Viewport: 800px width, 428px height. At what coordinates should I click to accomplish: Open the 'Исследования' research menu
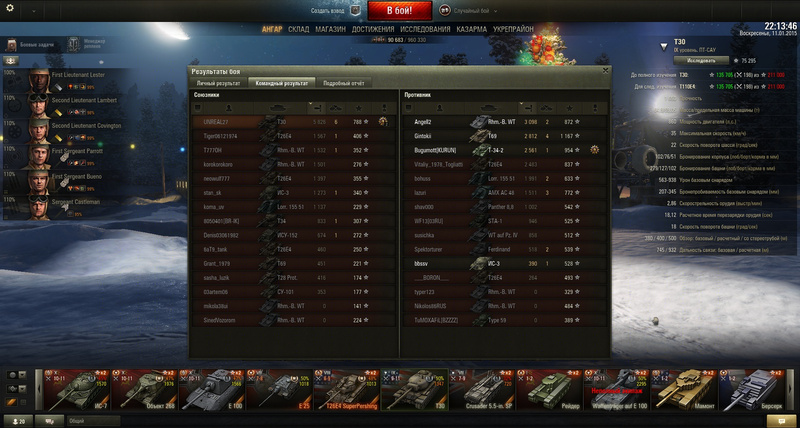click(425, 30)
